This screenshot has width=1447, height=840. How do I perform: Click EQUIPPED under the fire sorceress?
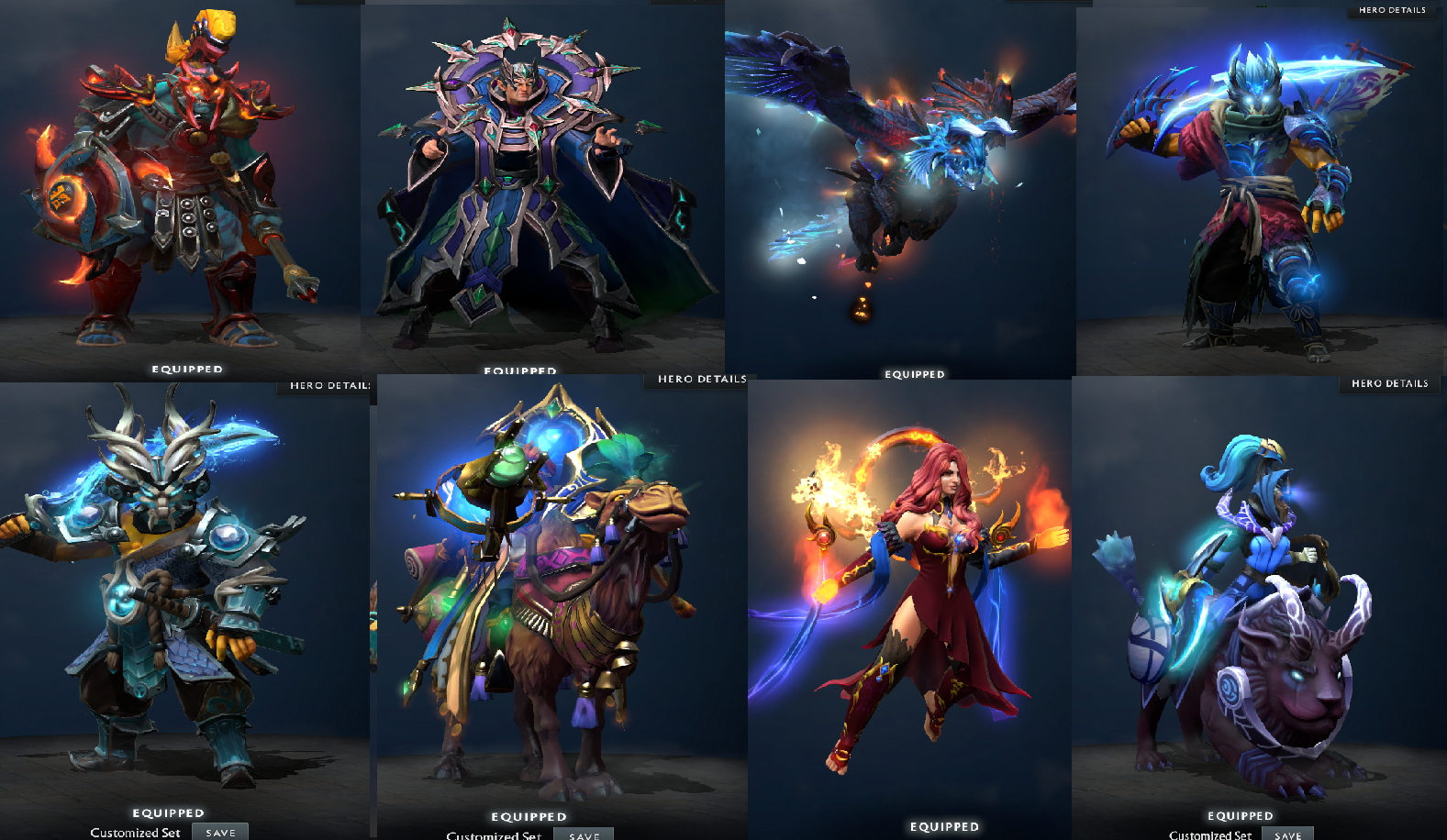point(943,825)
